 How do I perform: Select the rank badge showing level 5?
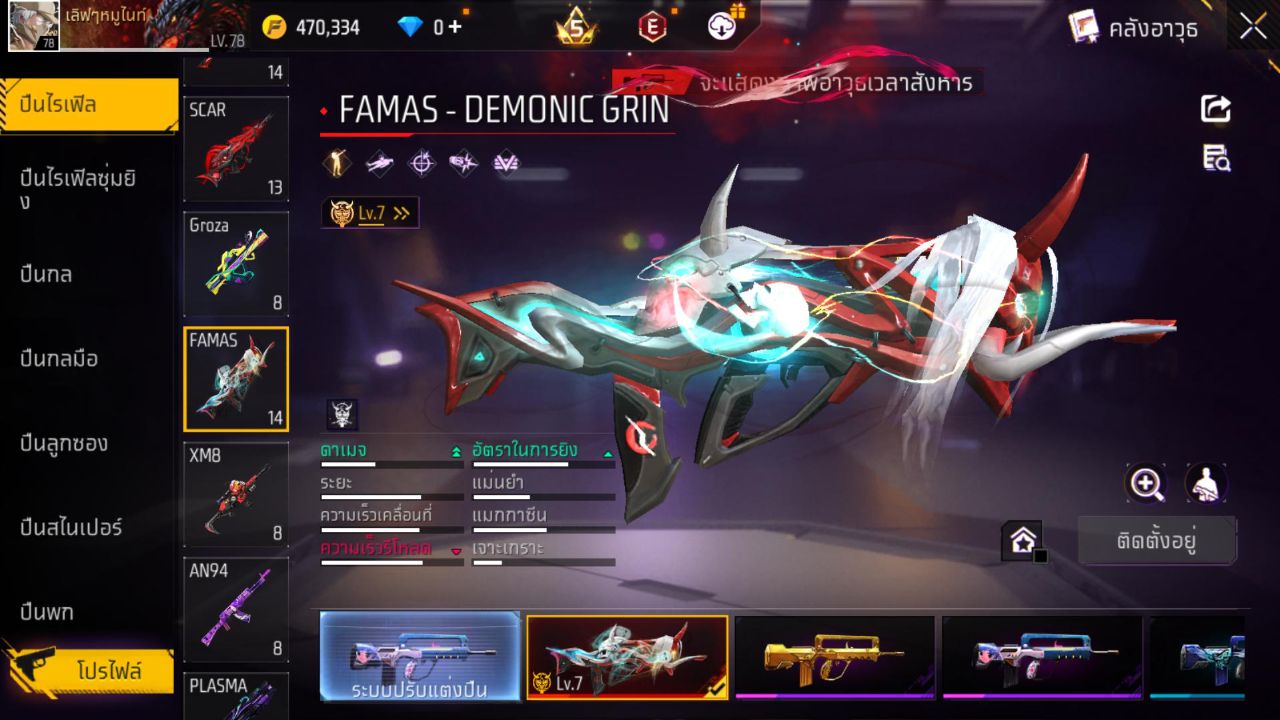(575, 27)
